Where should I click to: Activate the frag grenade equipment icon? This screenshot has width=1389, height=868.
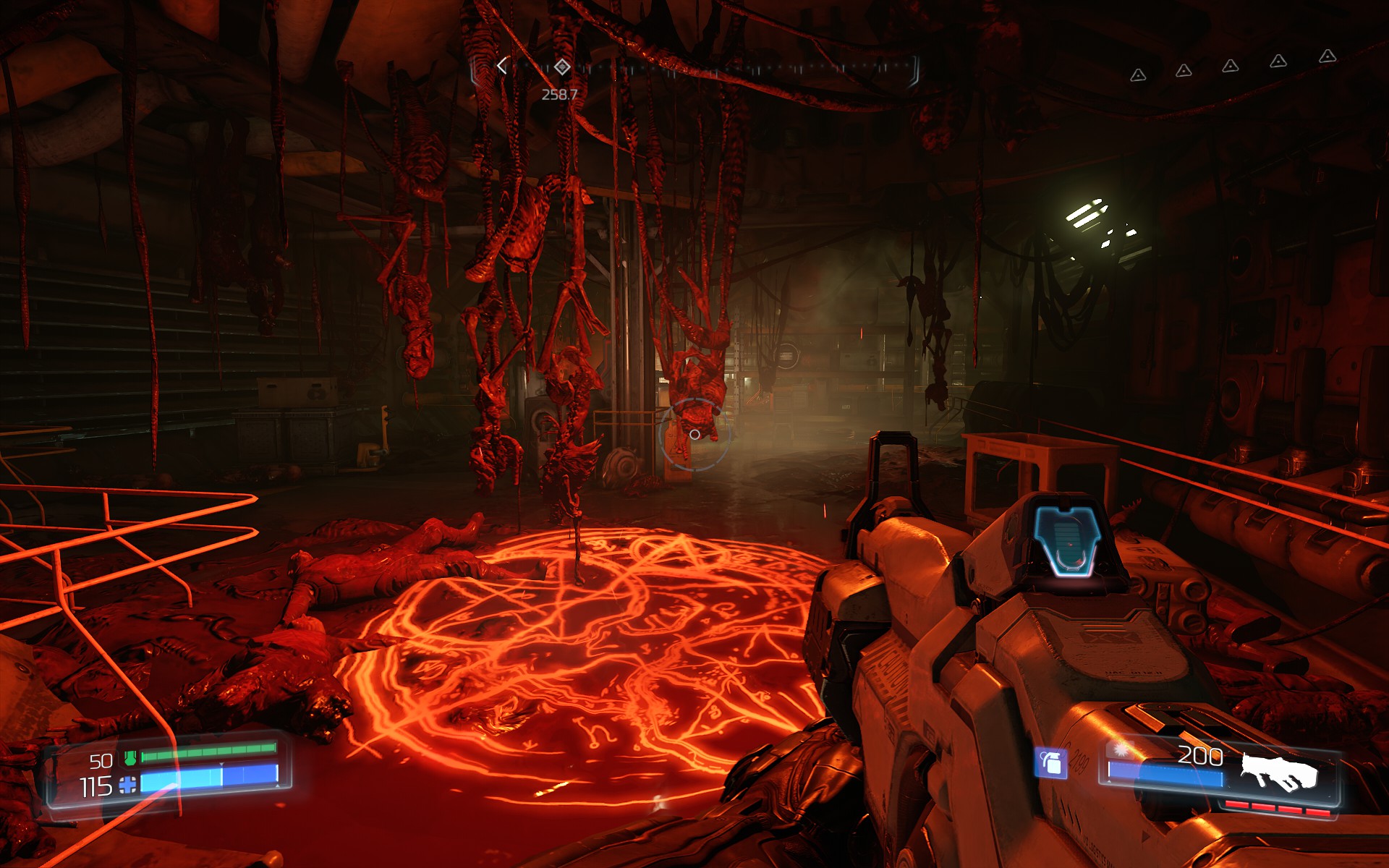click(1050, 762)
